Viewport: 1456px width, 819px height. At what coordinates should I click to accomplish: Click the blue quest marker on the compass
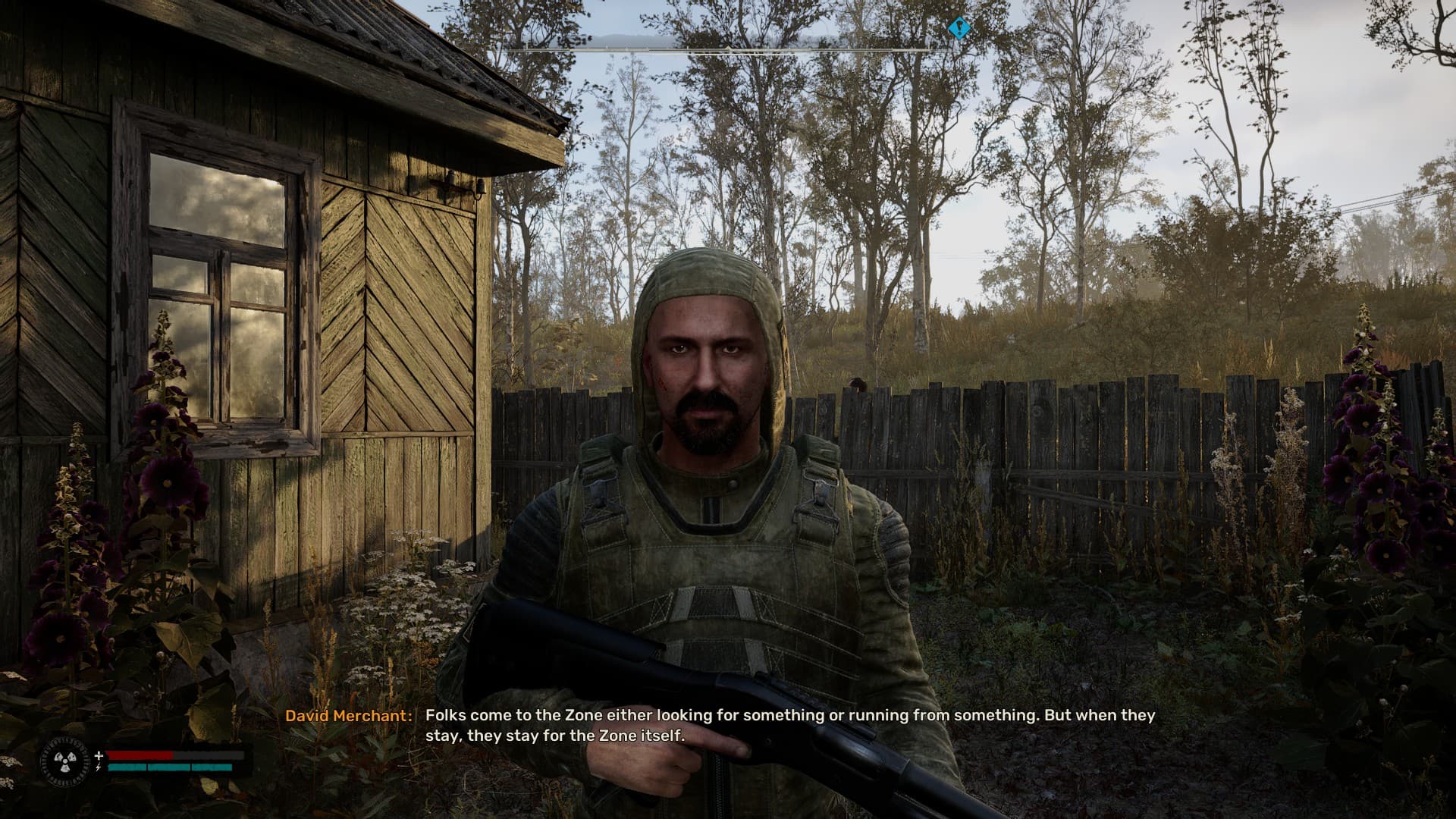point(959,29)
